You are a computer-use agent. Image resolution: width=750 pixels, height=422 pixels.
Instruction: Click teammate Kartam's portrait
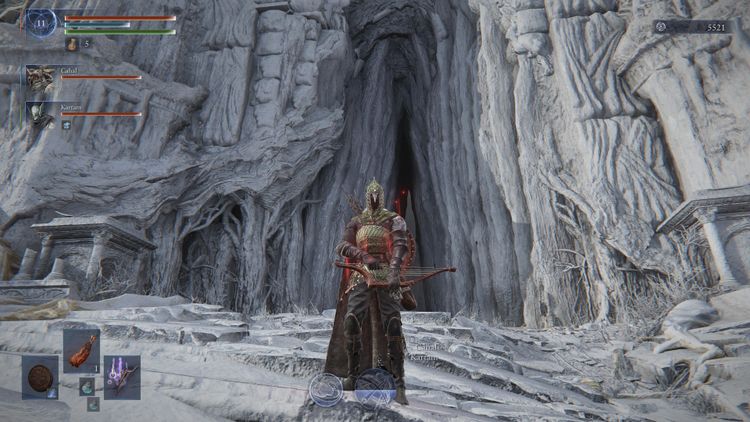40,114
